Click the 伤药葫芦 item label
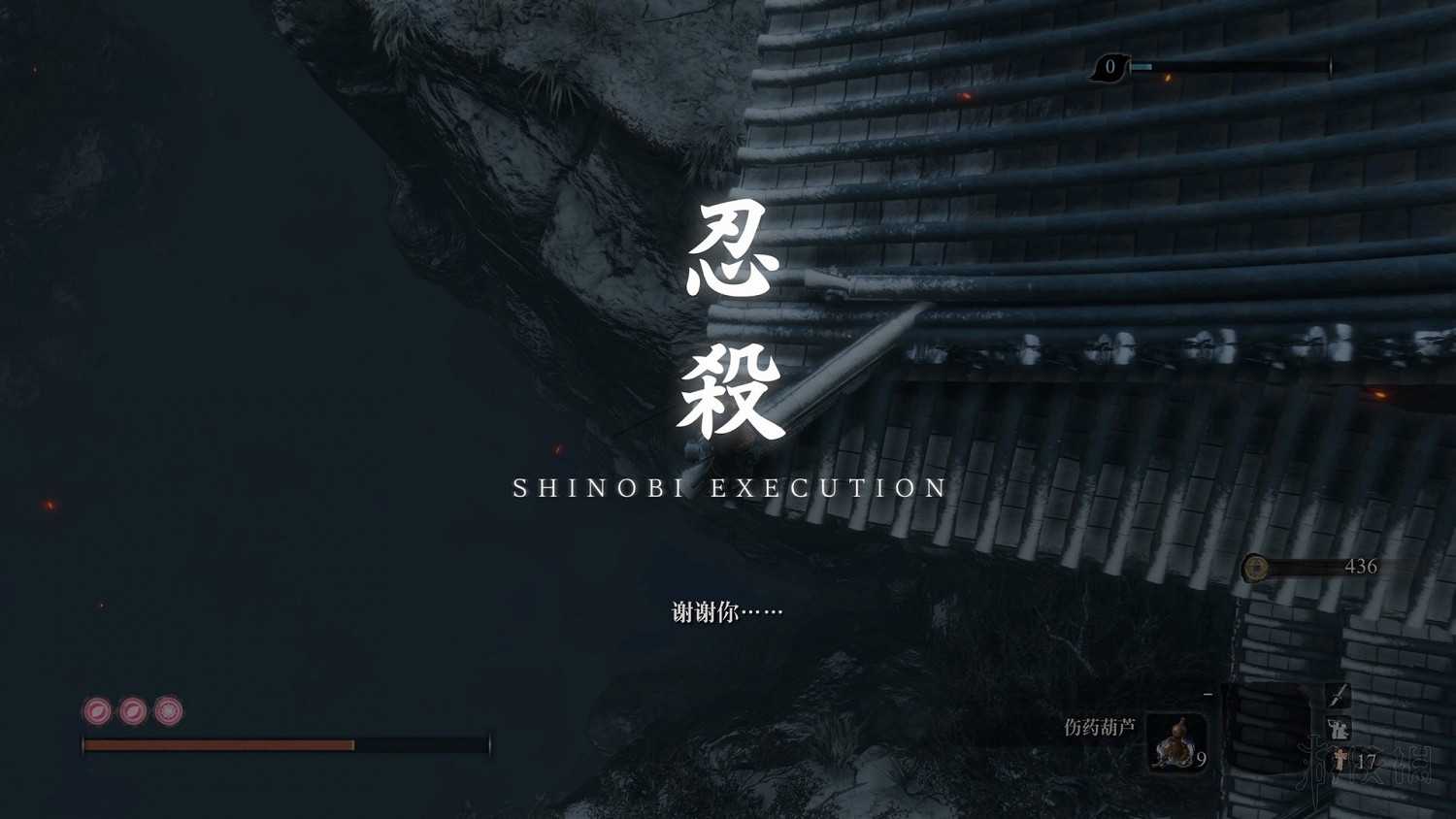1456x819 pixels. click(x=1098, y=725)
